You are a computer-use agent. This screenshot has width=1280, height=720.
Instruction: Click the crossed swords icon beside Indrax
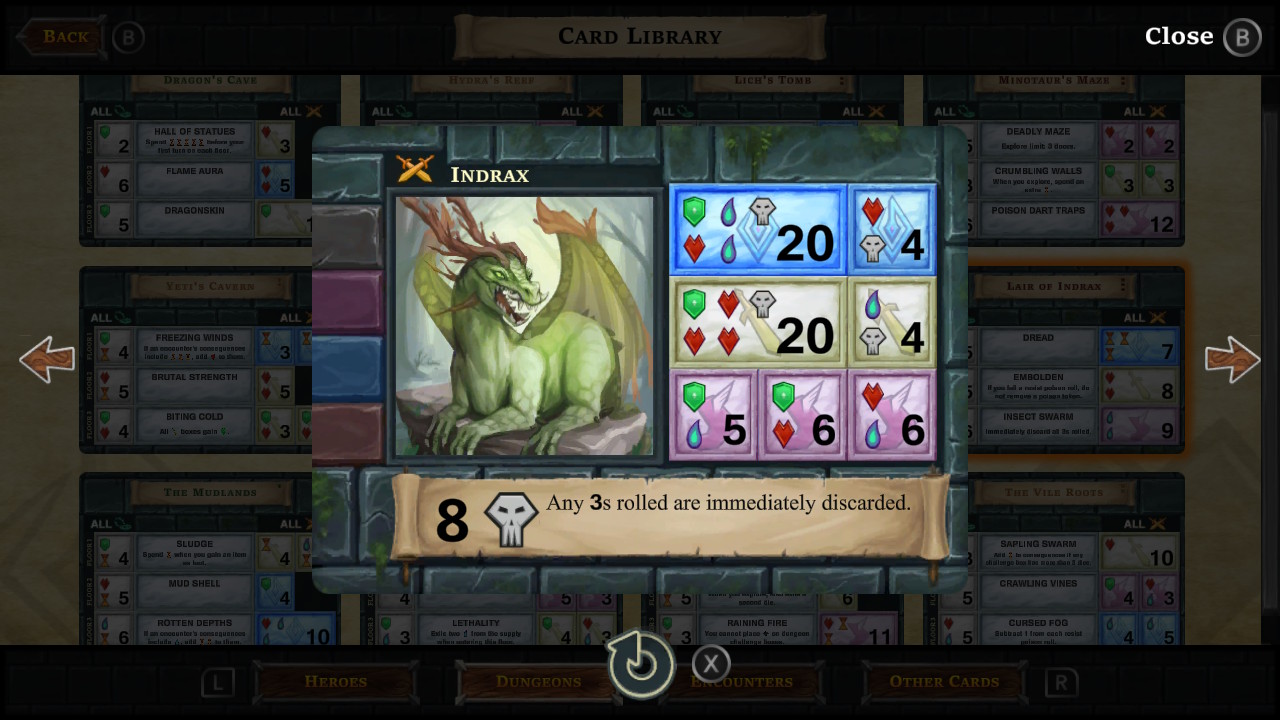(416, 169)
